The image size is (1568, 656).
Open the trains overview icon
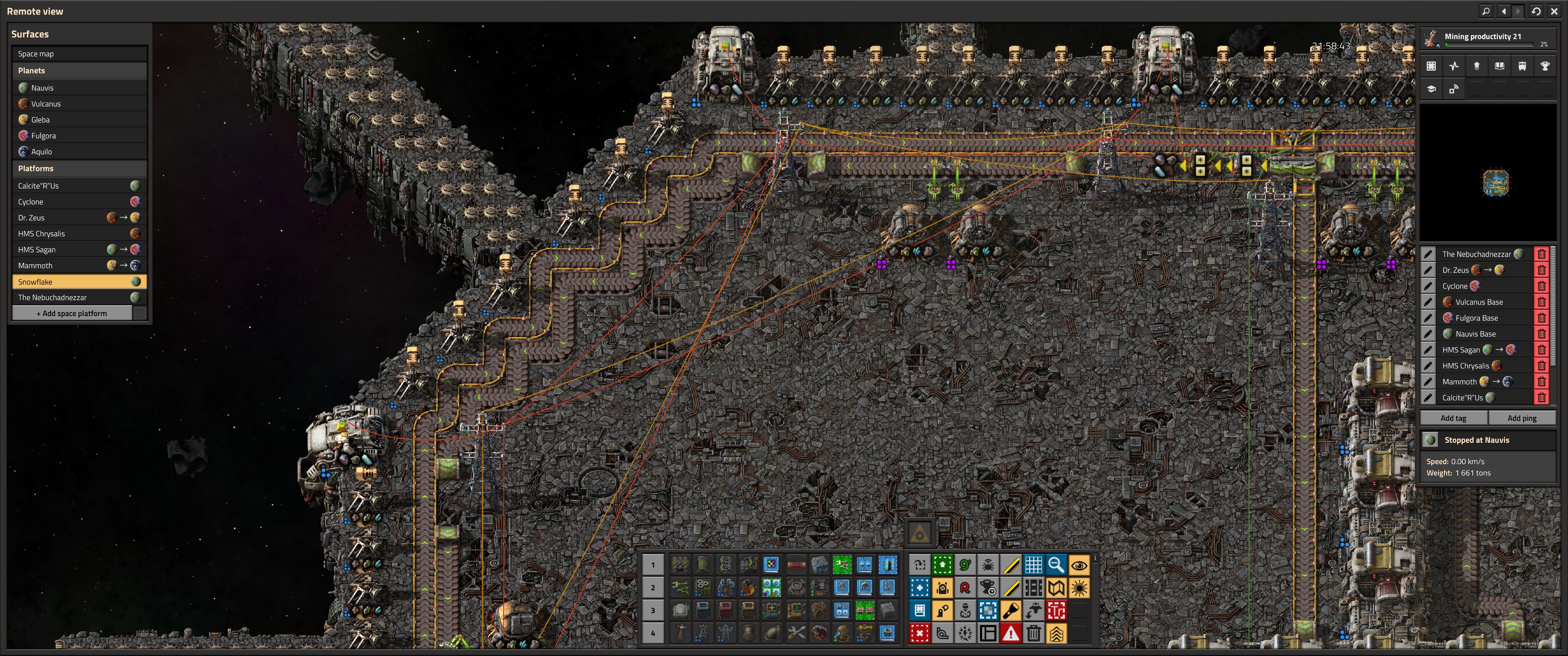[1522, 67]
